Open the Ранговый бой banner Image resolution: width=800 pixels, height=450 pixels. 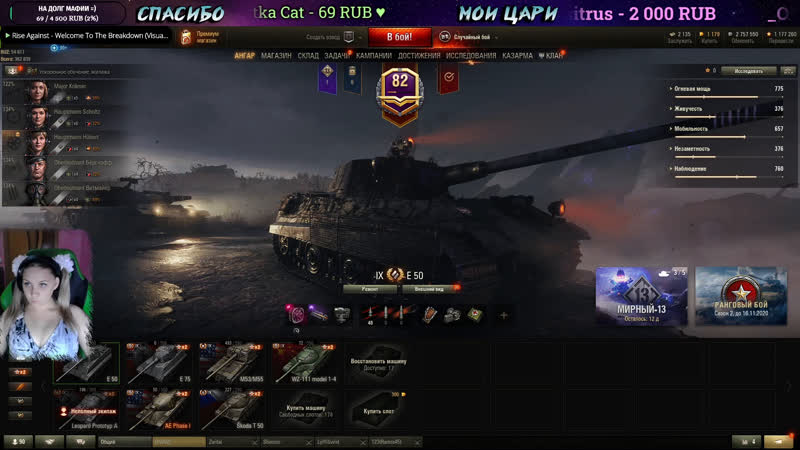(741, 297)
